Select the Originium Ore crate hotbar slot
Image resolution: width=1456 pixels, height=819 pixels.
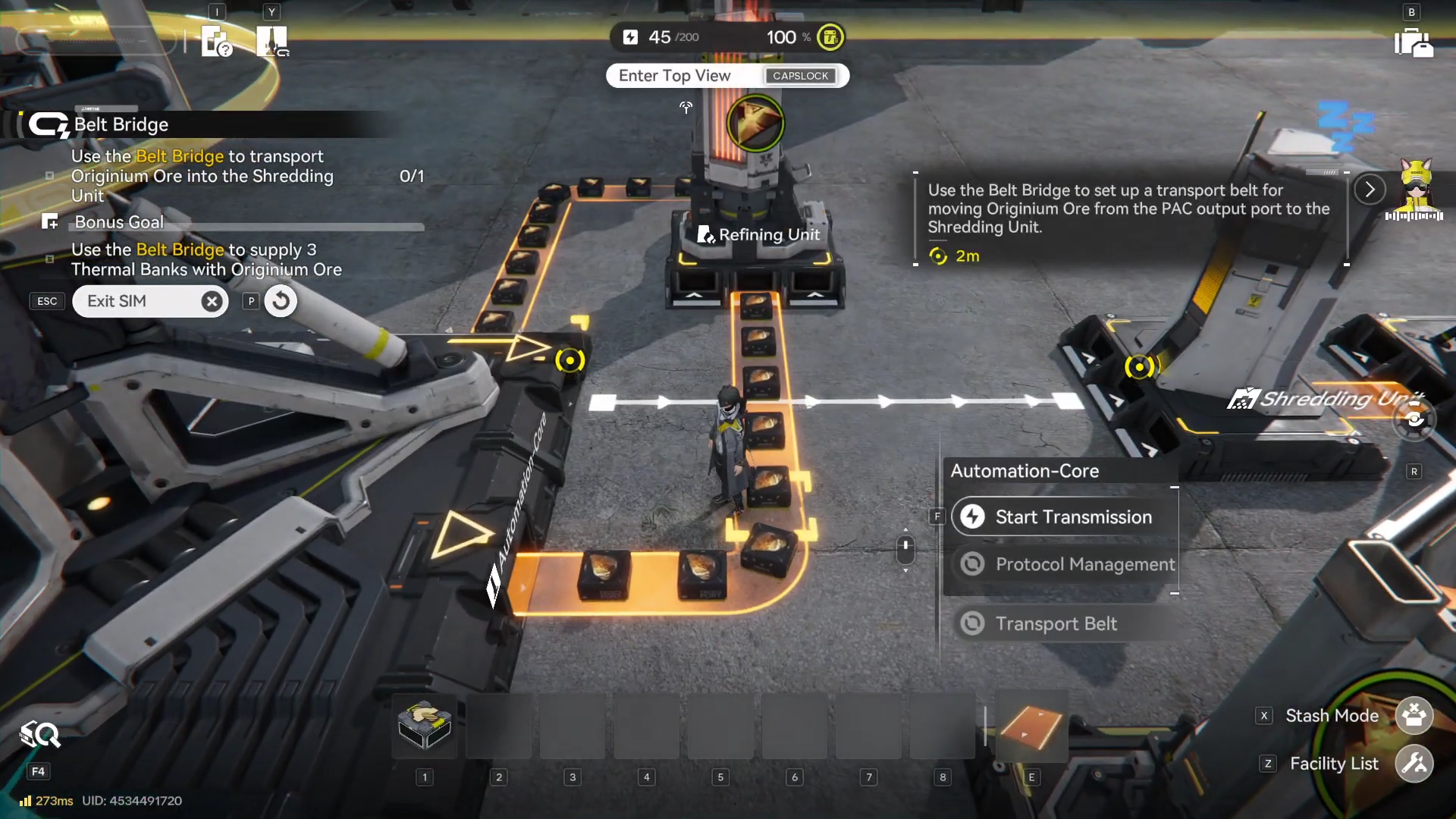coord(425,726)
